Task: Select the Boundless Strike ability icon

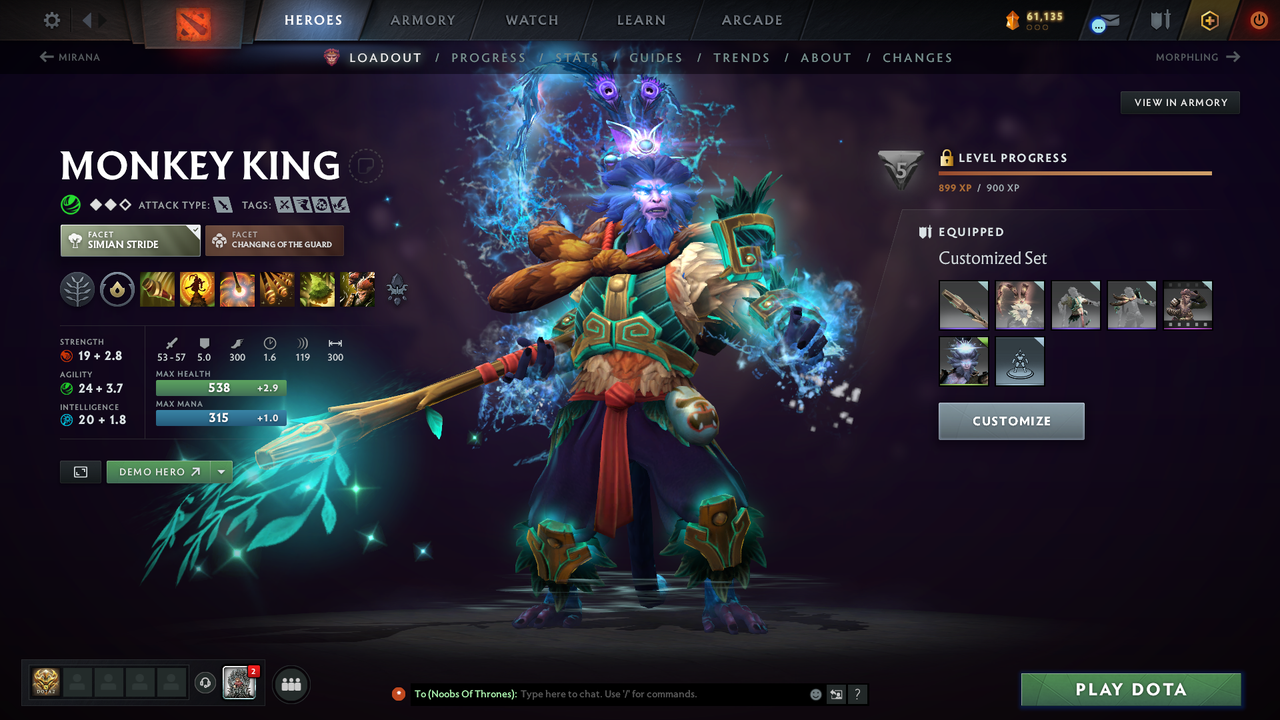Action: [x=157, y=289]
